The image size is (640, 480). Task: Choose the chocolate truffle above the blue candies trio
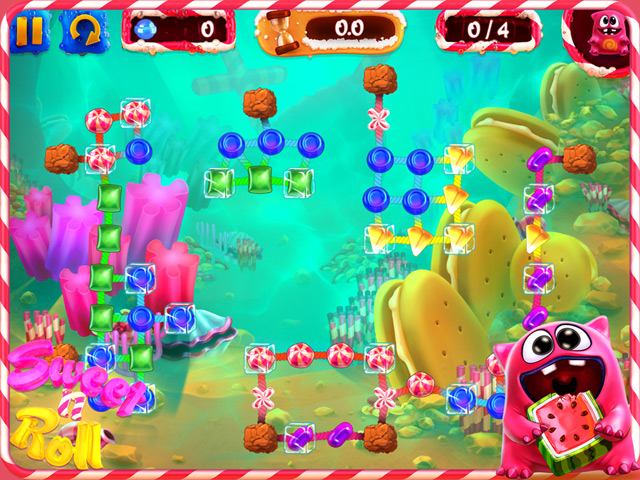click(259, 102)
